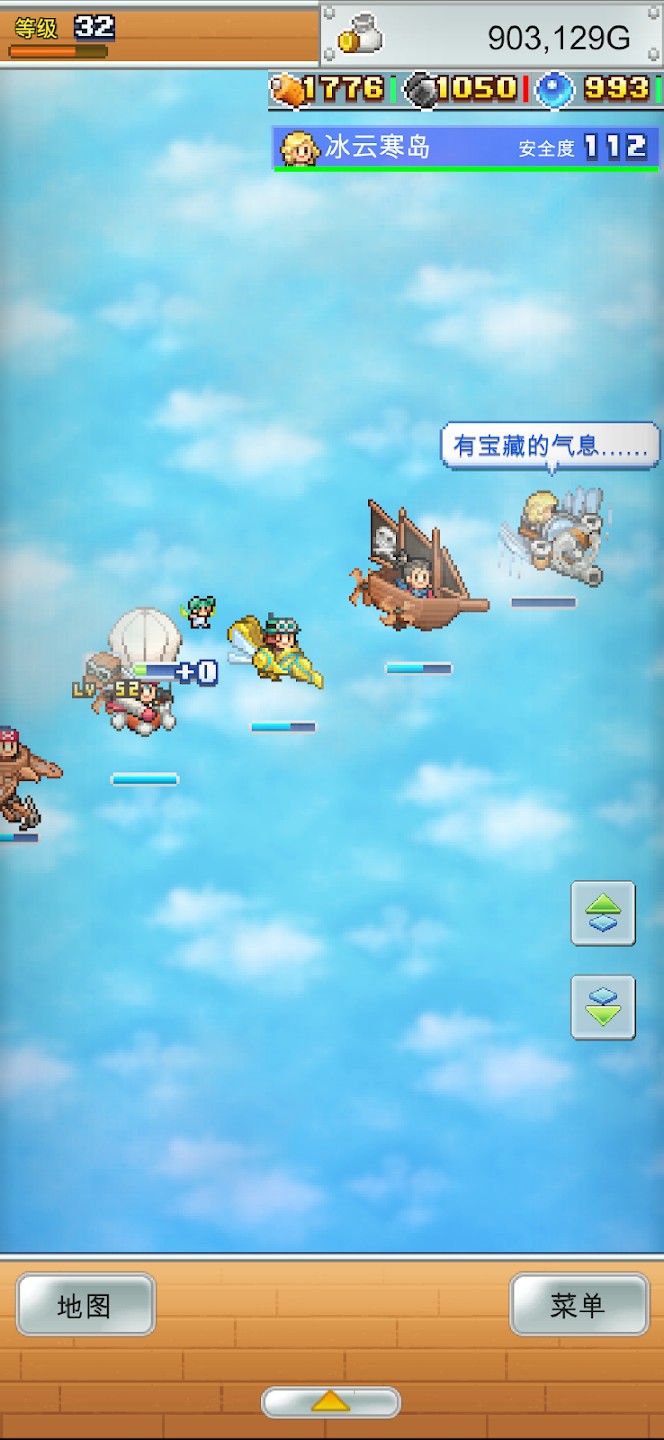664x1440 pixels.
Task: Open the 地图 map screen
Action: tap(86, 1305)
